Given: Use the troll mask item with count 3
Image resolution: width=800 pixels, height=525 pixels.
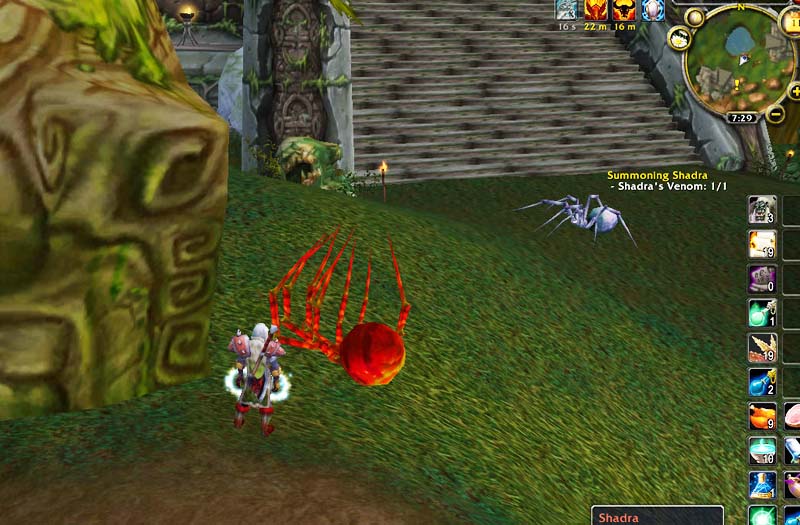Looking at the screenshot, I should click(762, 209).
